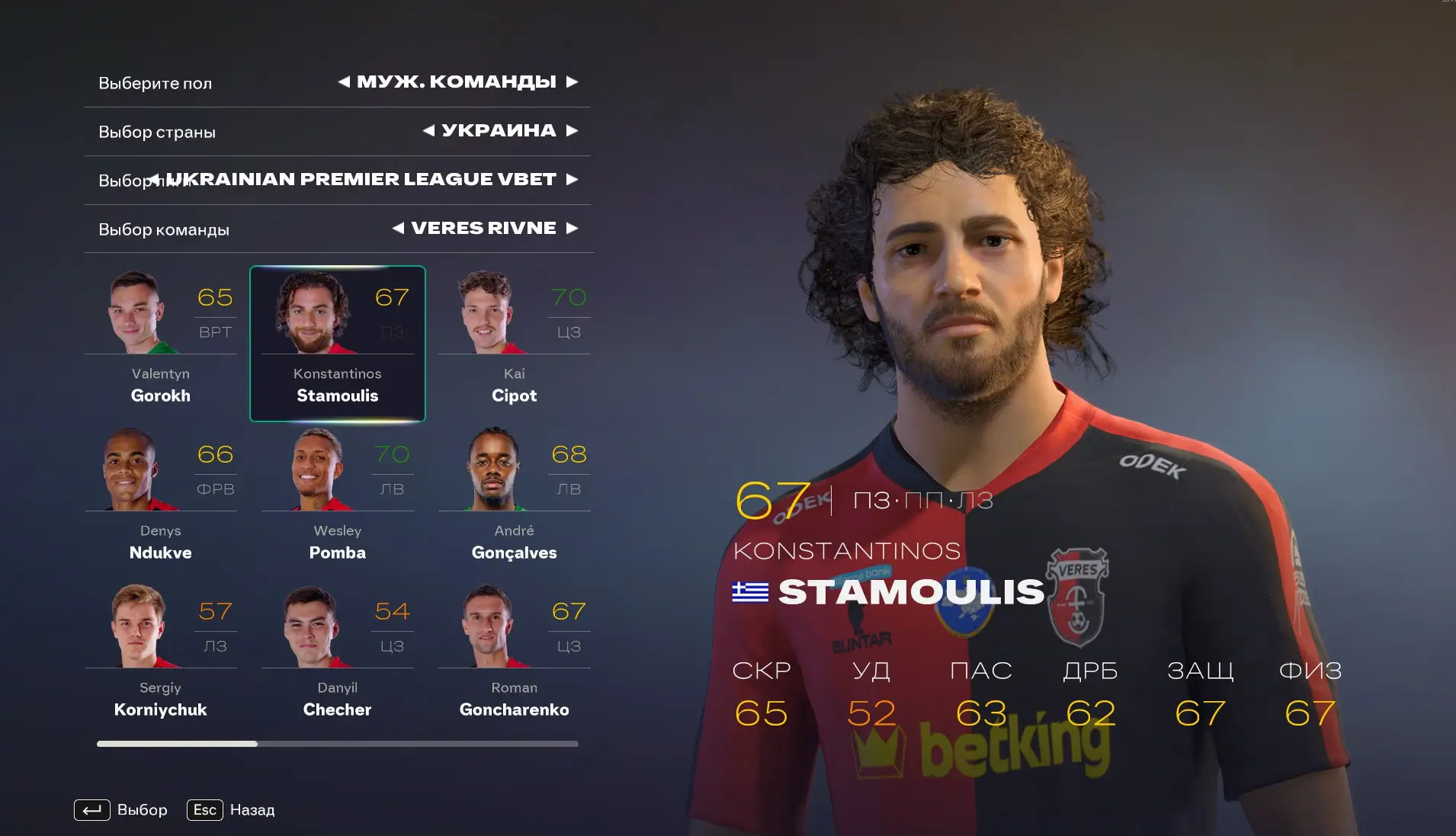Go to previous country before Украина
This screenshot has height=836, width=1456.
tap(428, 130)
